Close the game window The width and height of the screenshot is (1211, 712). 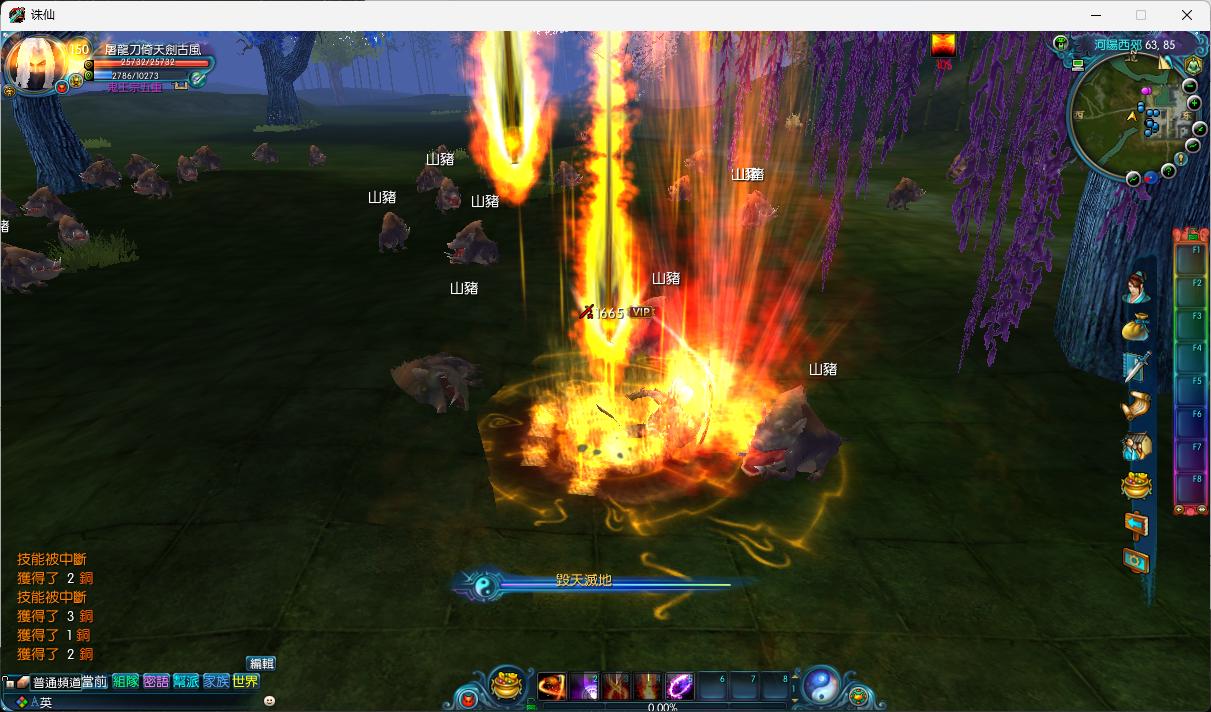[x=1187, y=15]
